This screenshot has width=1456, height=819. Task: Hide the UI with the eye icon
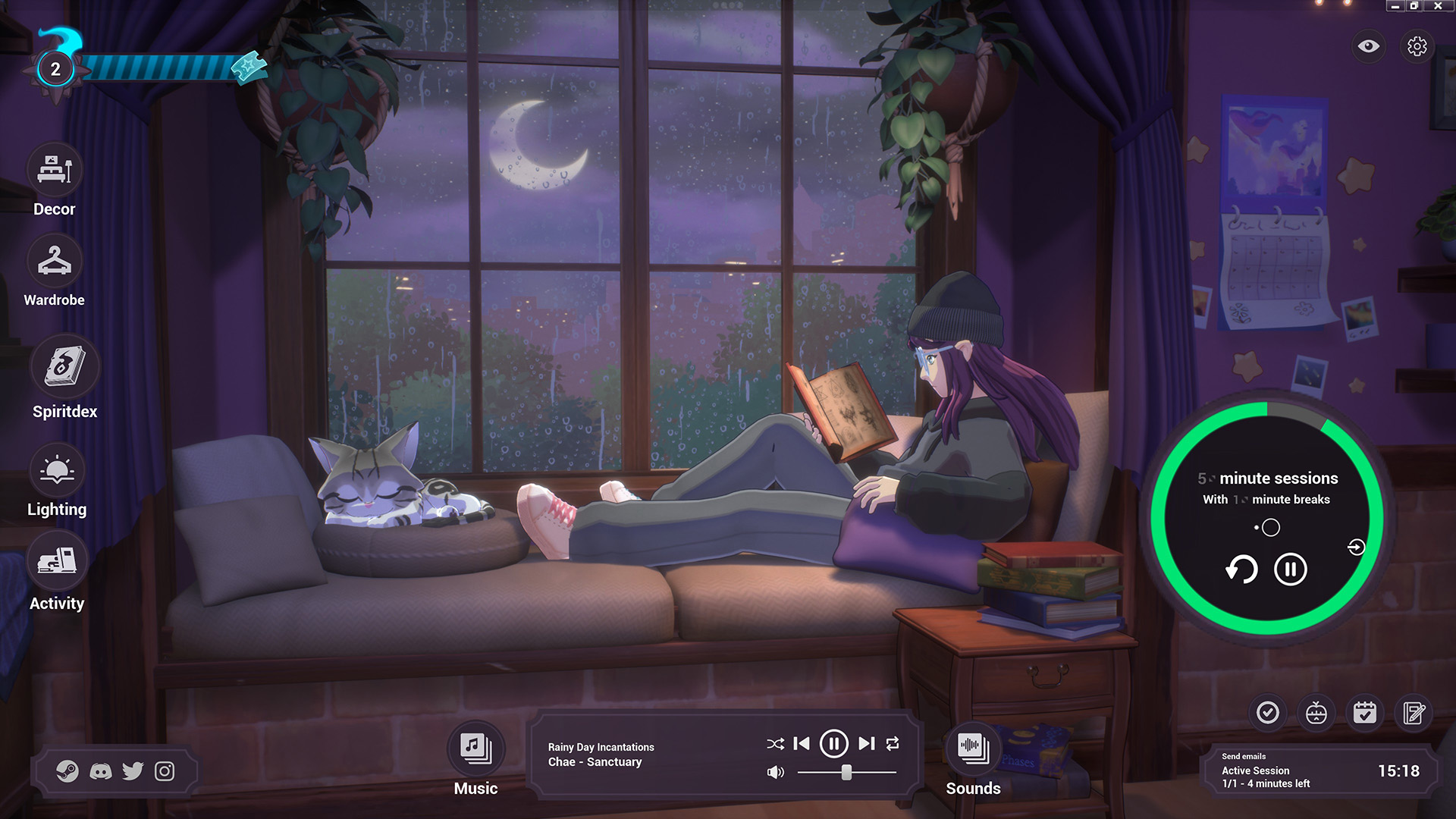coord(1367,46)
